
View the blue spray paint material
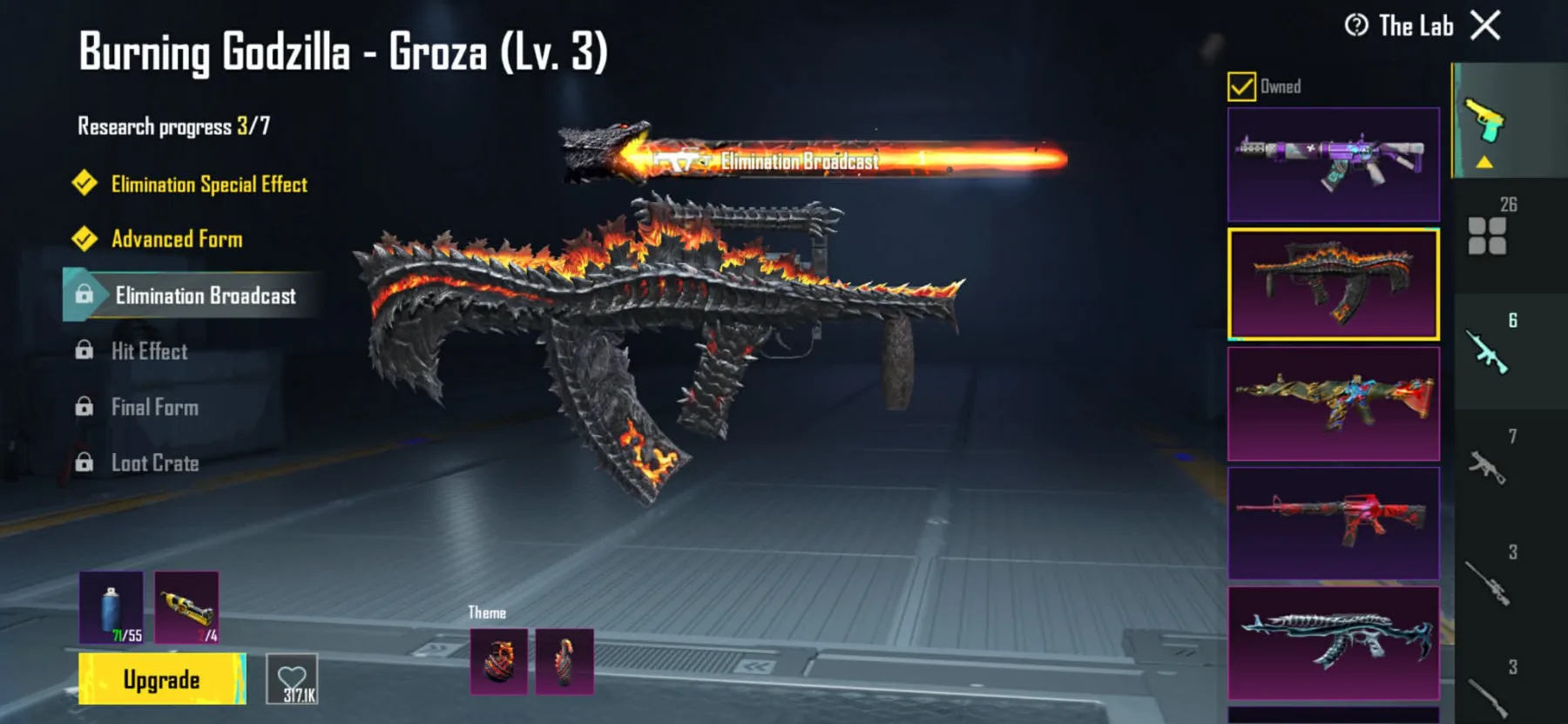(x=112, y=607)
